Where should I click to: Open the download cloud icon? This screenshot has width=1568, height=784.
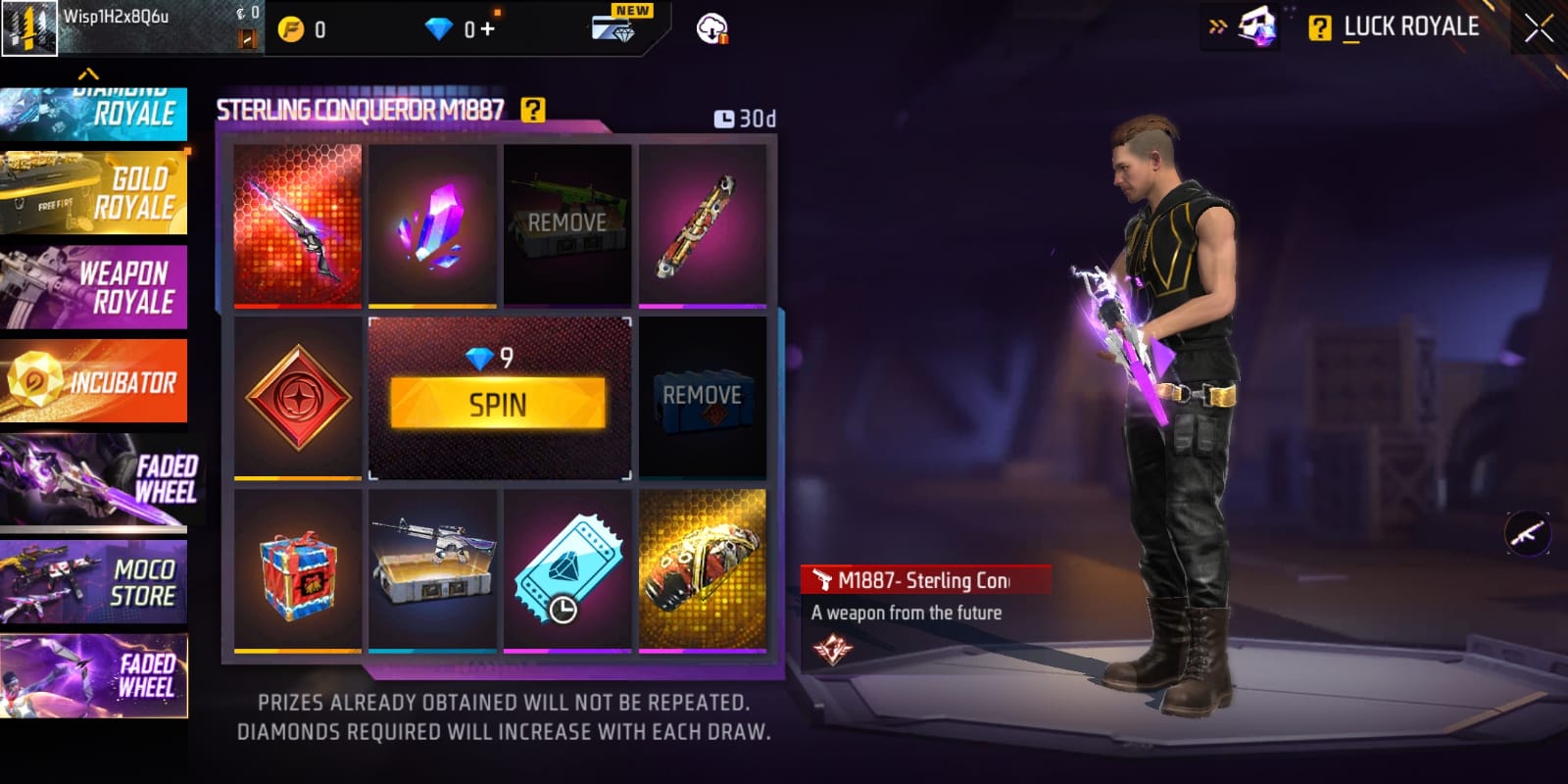[712, 29]
